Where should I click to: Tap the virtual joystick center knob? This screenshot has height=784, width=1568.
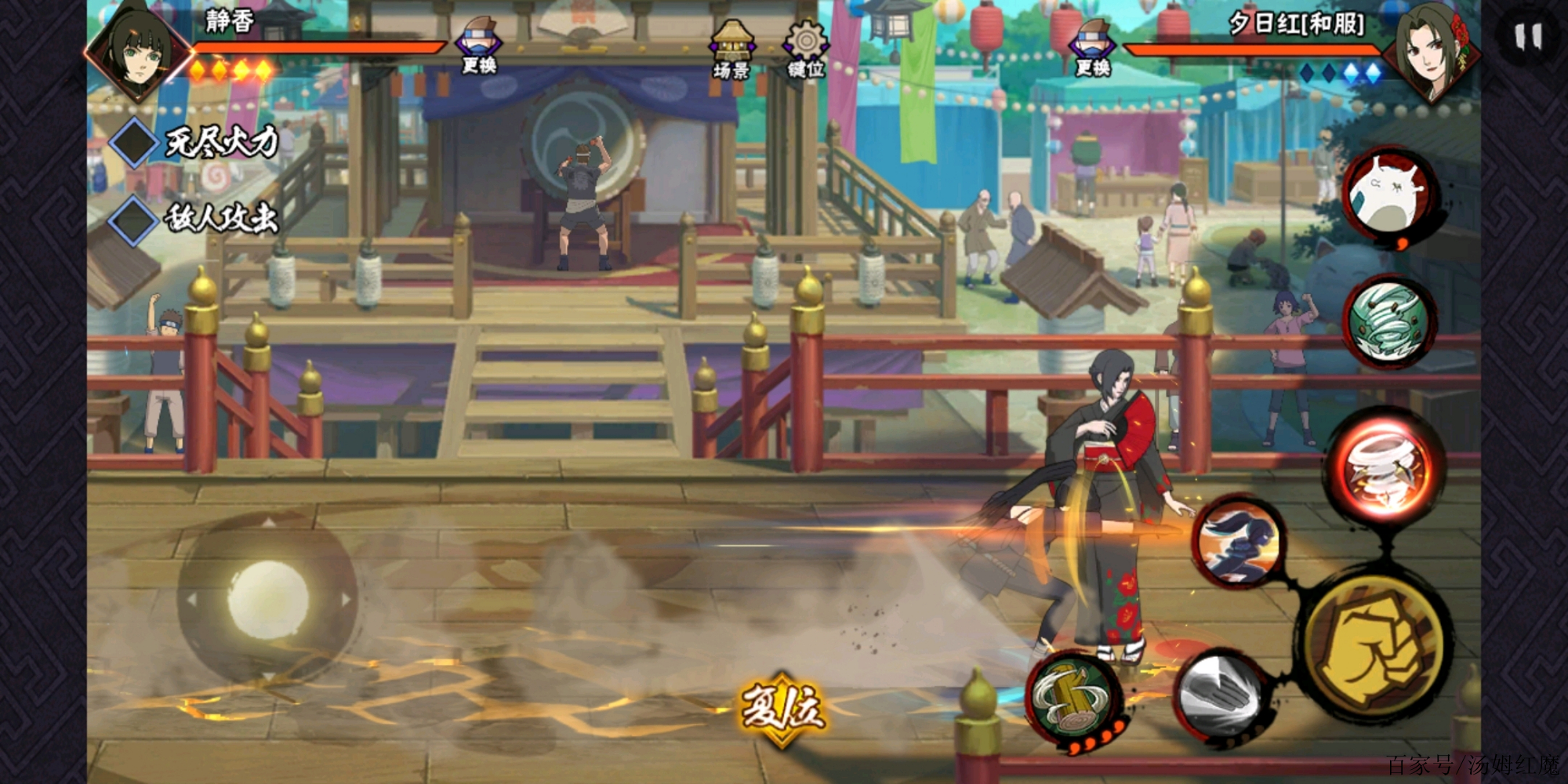pos(267,597)
